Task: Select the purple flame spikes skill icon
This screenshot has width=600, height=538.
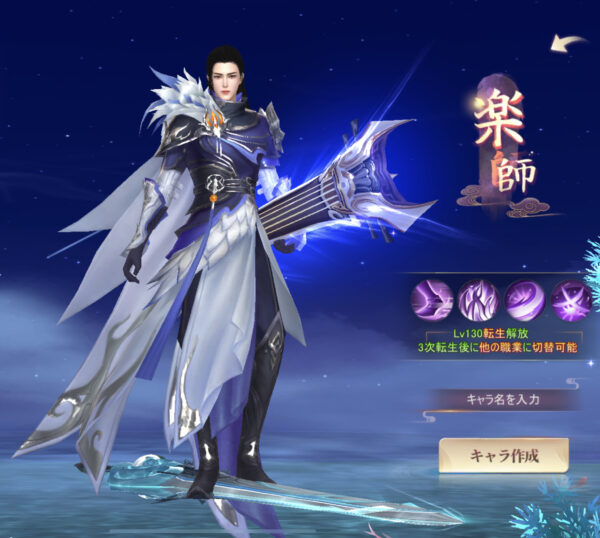Action: pos(476,299)
